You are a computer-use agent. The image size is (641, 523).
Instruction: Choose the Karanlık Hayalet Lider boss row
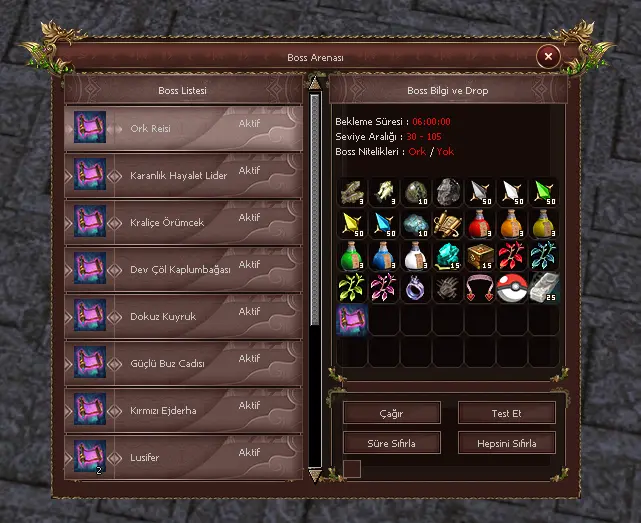coord(183,176)
